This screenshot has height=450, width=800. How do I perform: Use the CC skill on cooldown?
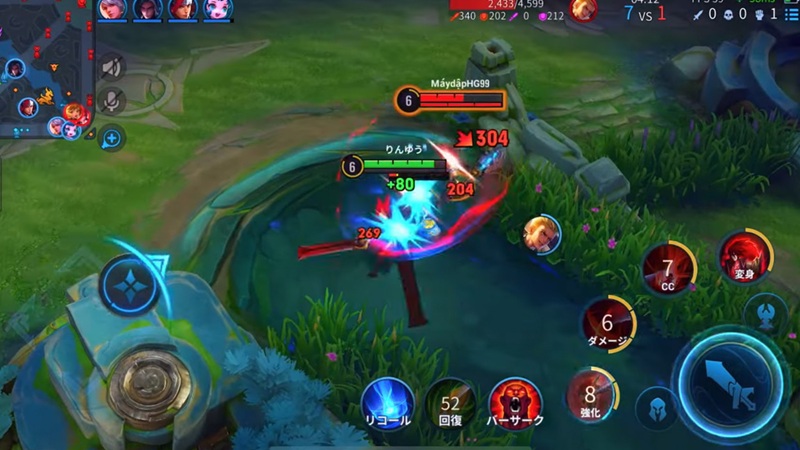pyautogui.click(x=668, y=270)
